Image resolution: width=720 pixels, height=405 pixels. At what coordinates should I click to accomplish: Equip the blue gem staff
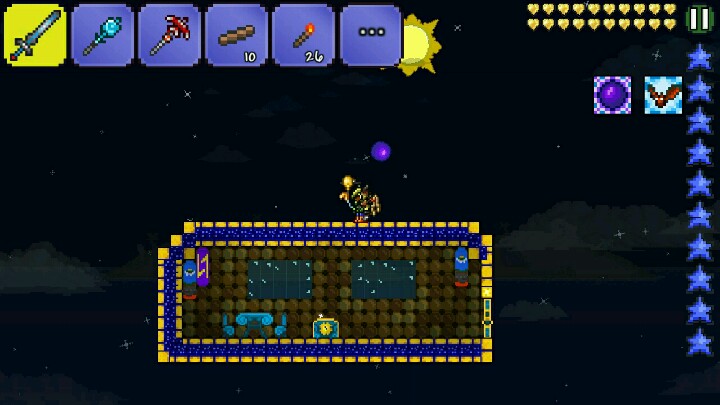[102, 35]
